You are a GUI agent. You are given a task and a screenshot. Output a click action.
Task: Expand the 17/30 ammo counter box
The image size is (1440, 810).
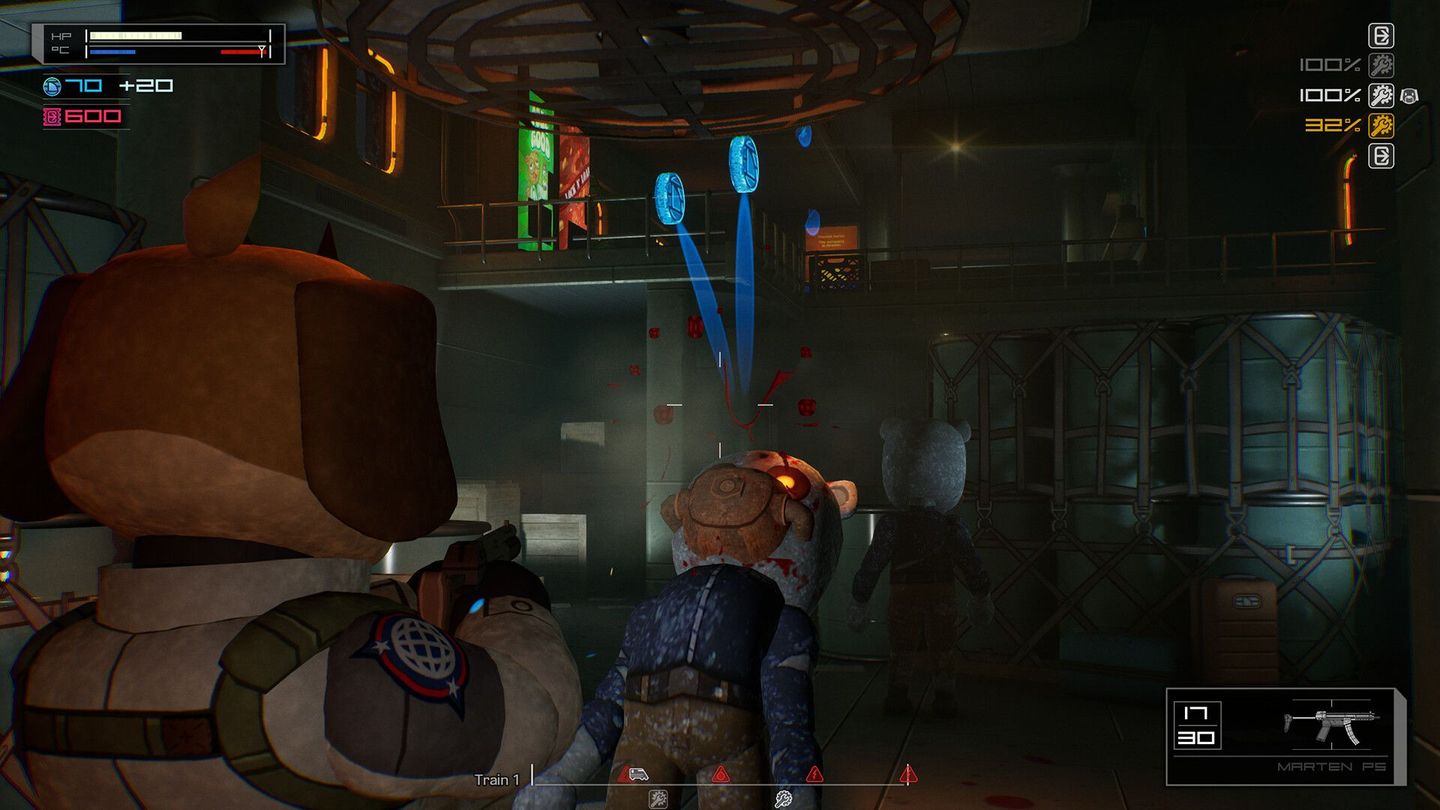(1197, 725)
